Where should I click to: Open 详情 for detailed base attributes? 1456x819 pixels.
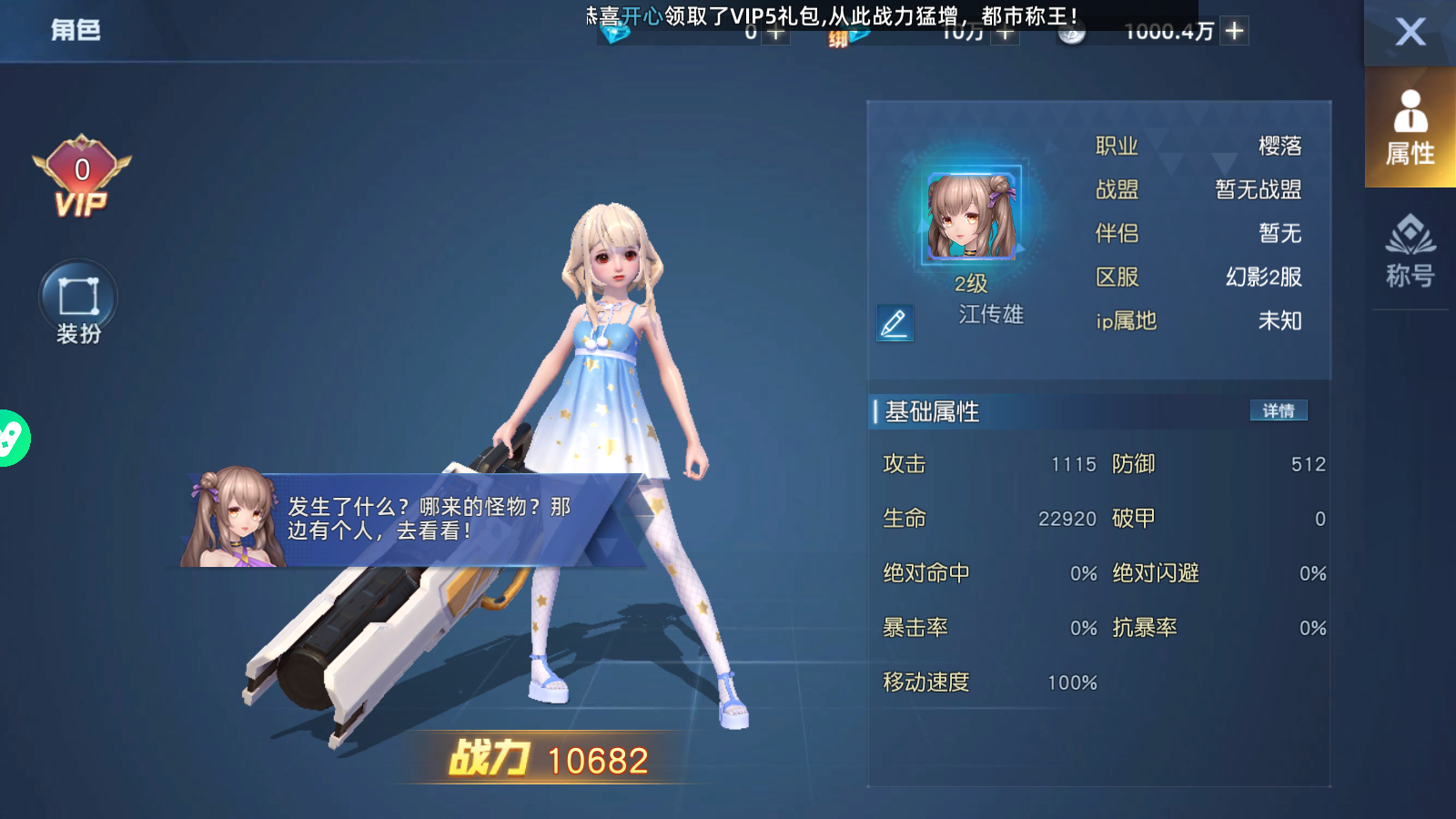pyautogui.click(x=1278, y=411)
